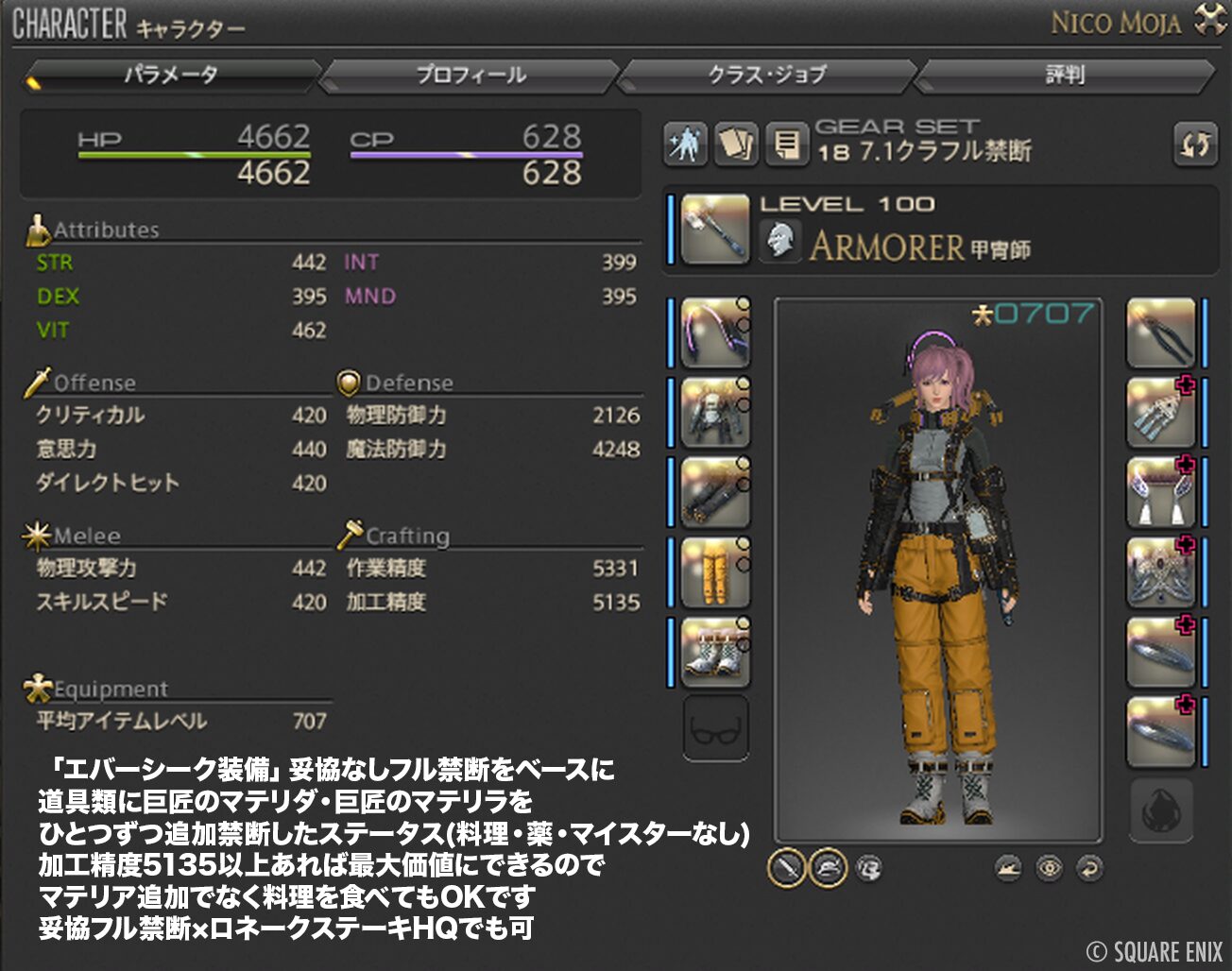Click the circular arrows gear set update button
Screen dimensions: 1232x971
pyautogui.click(x=1195, y=145)
